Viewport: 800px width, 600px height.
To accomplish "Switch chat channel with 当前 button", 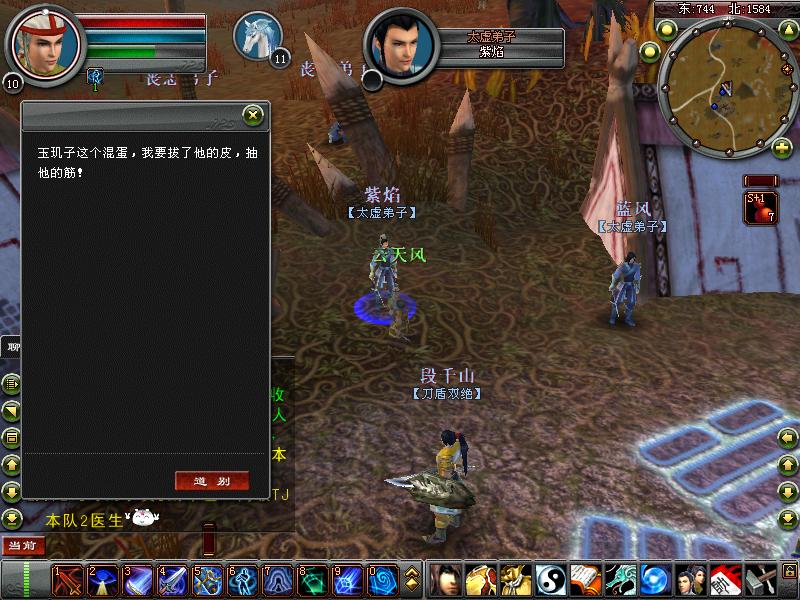I will [22, 545].
